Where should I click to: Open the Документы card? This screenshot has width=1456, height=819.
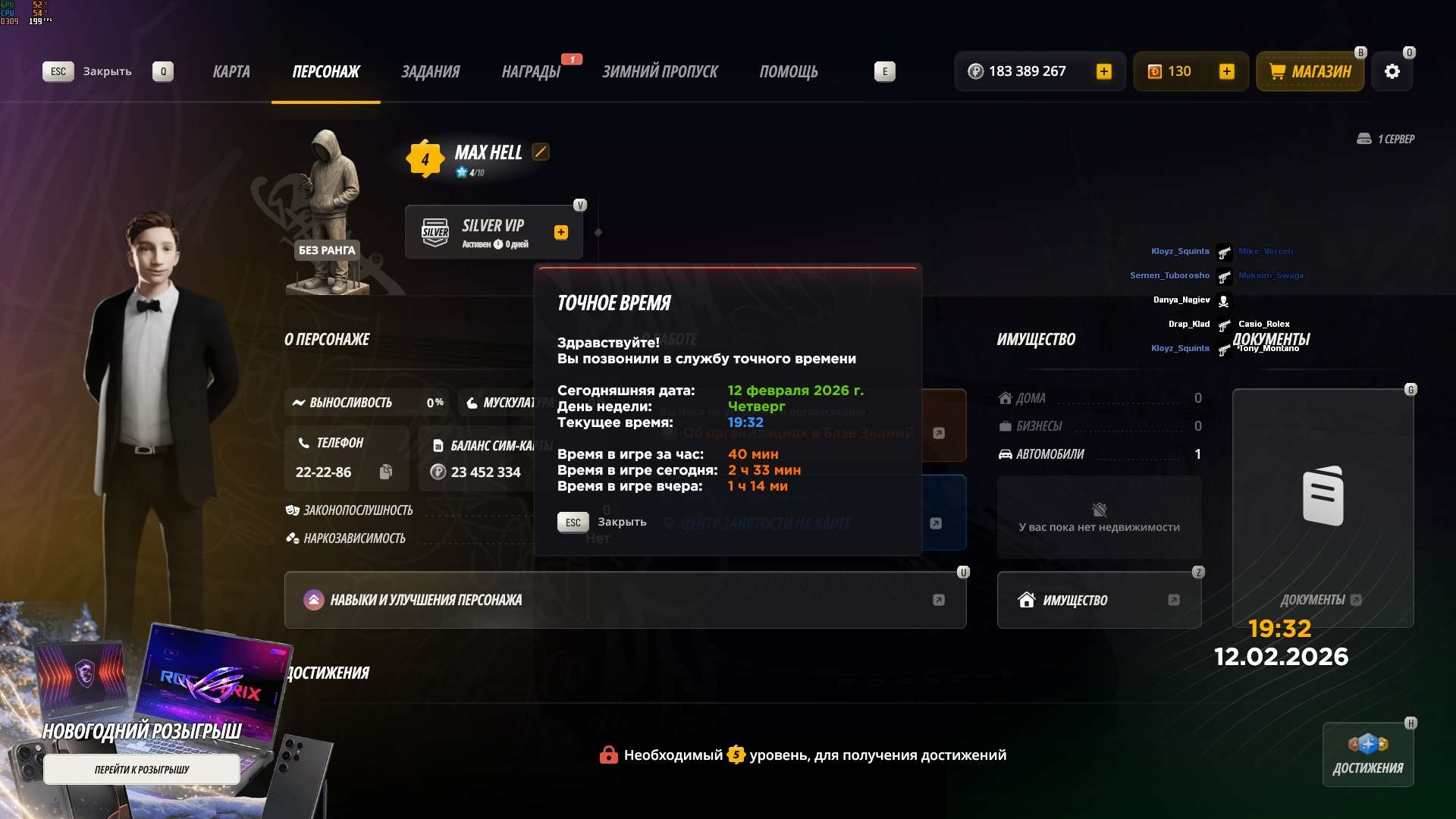tap(1323, 508)
